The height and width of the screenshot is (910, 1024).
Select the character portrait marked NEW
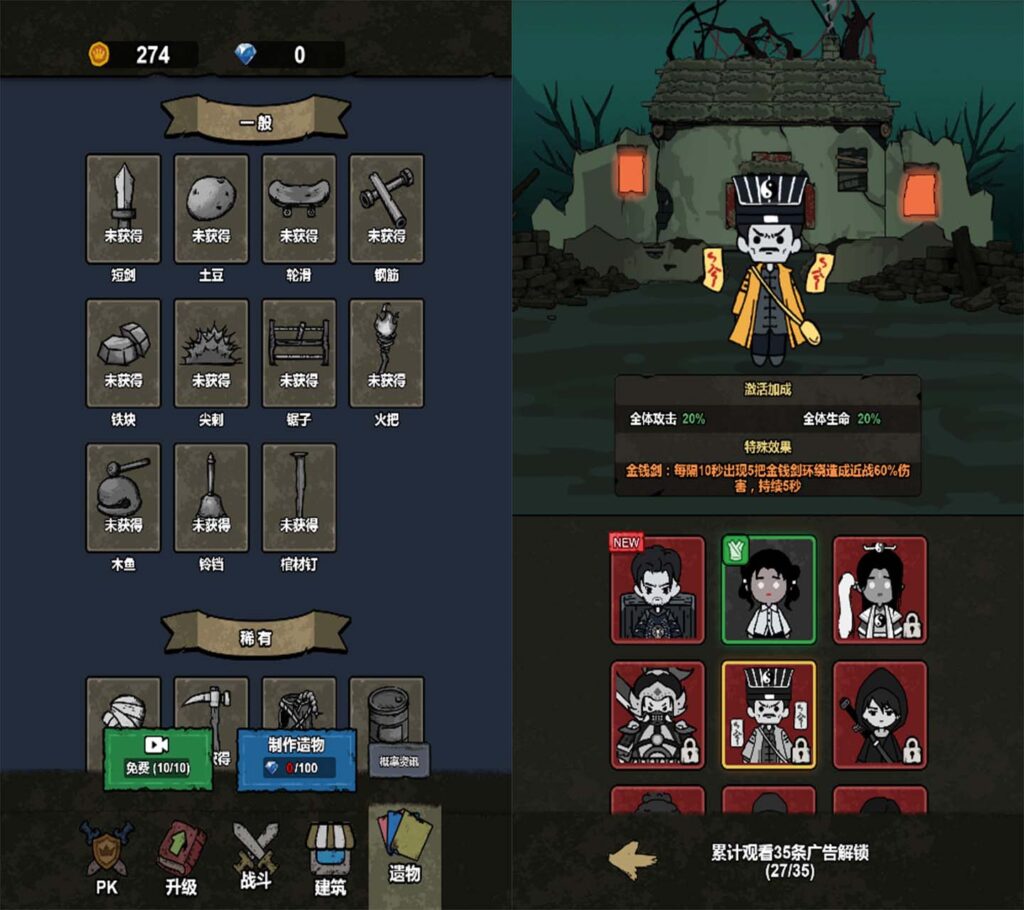pos(657,590)
